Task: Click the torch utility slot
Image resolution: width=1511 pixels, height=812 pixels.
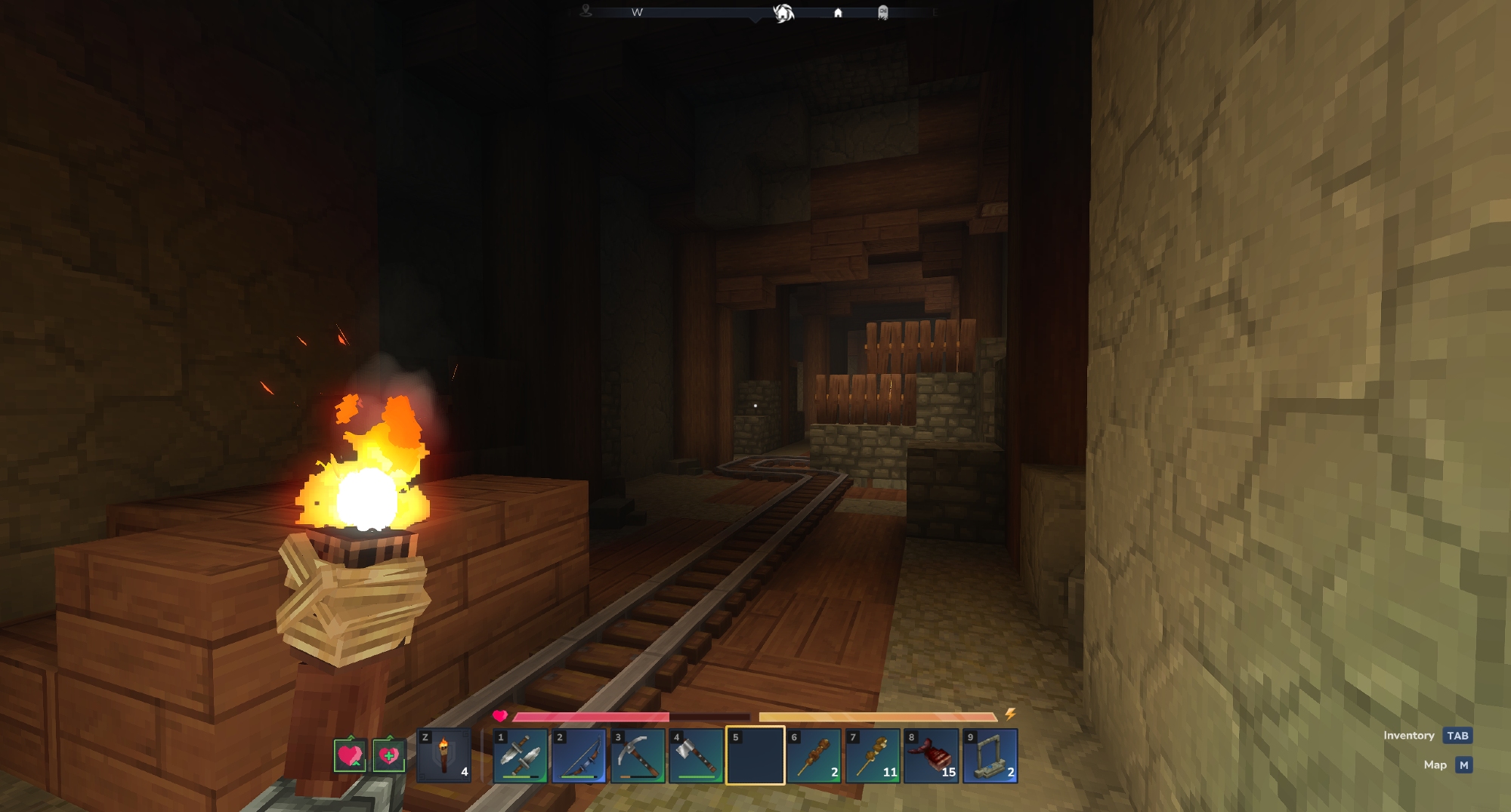Action: click(x=444, y=756)
